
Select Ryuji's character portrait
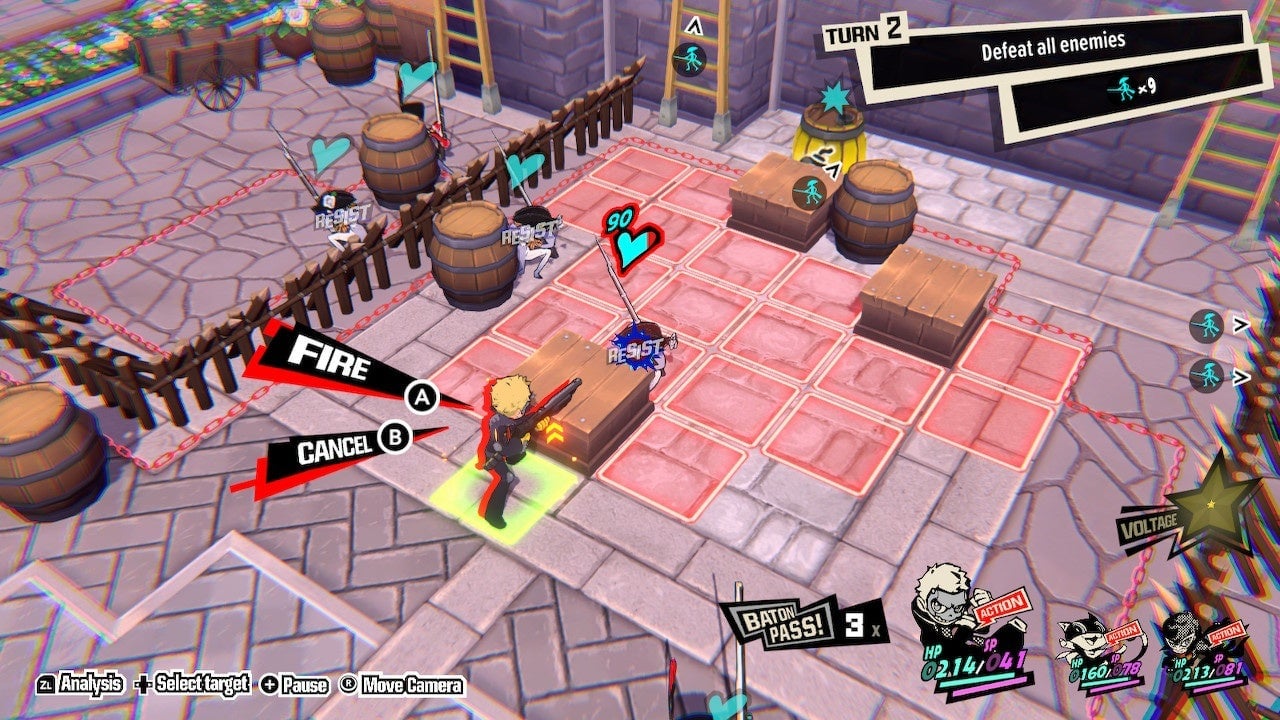(x=942, y=605)
